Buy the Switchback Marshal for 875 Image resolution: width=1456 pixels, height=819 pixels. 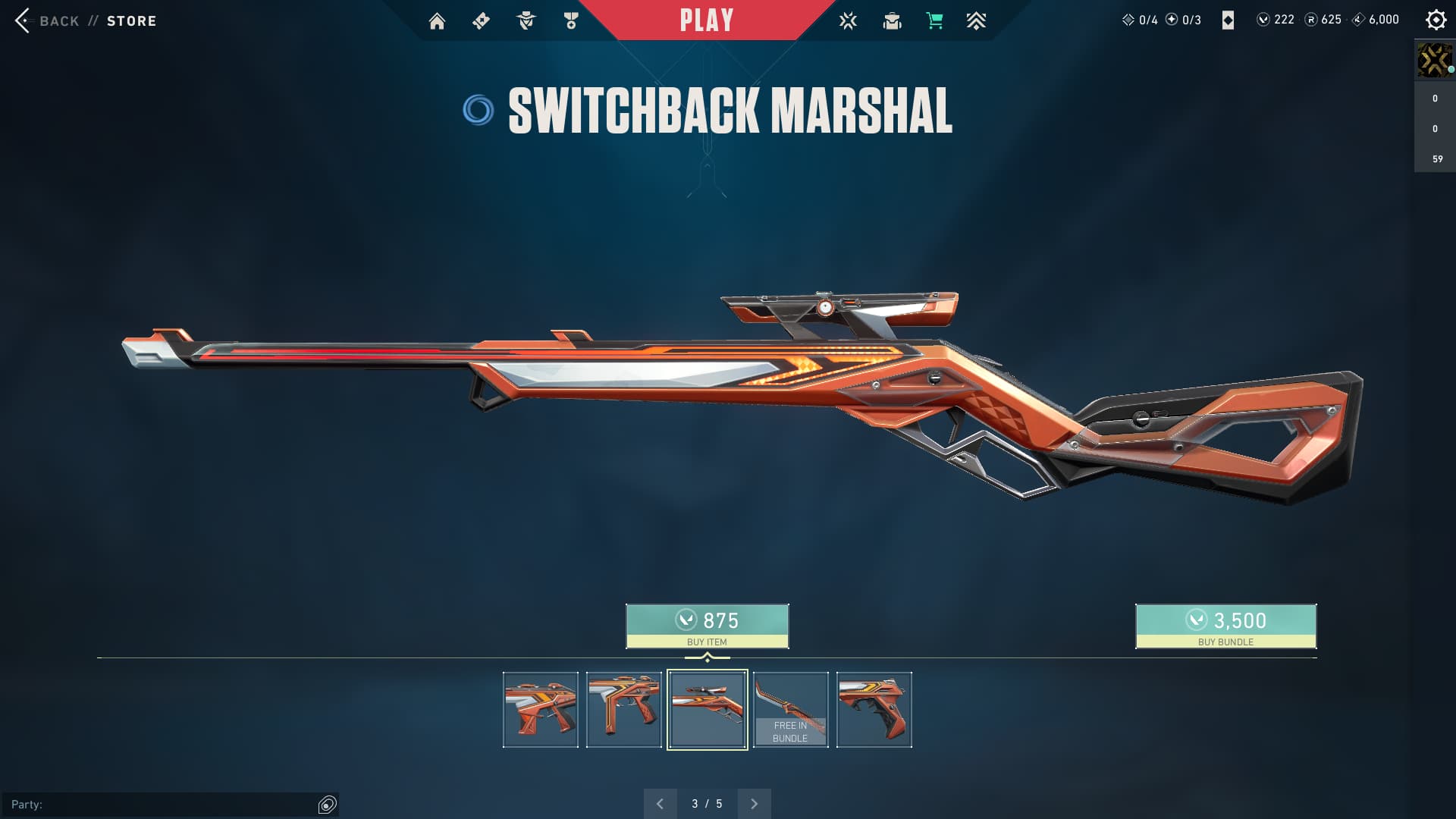707,626
